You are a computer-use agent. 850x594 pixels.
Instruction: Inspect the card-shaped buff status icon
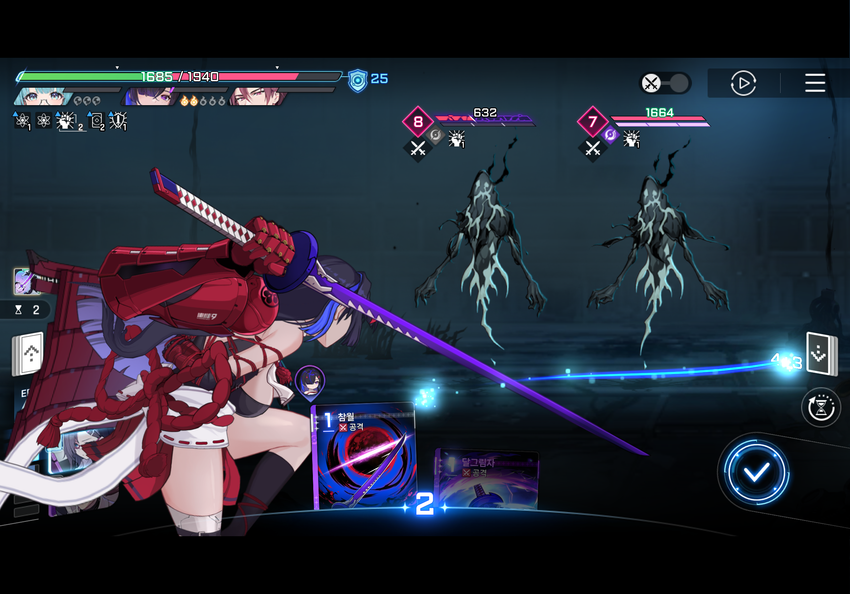(96, 121)
